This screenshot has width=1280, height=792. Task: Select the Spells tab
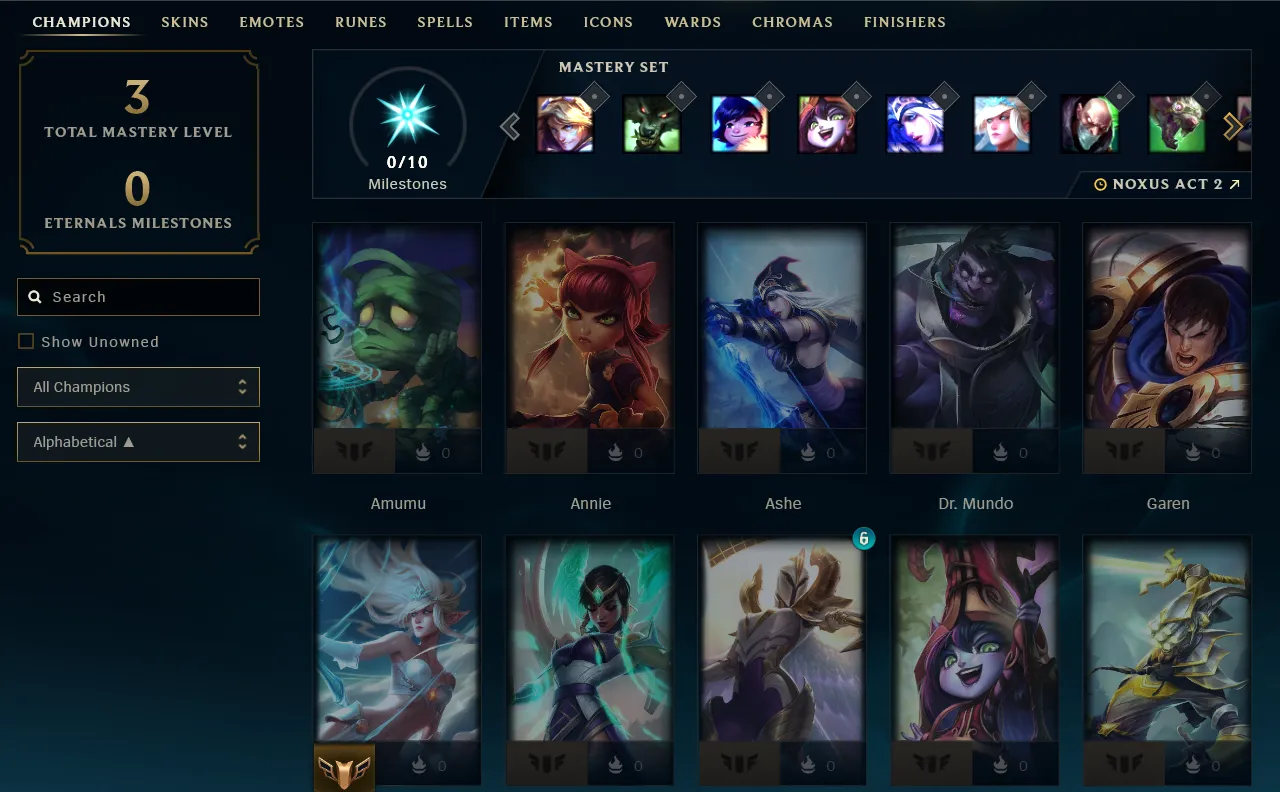point(445,22)
